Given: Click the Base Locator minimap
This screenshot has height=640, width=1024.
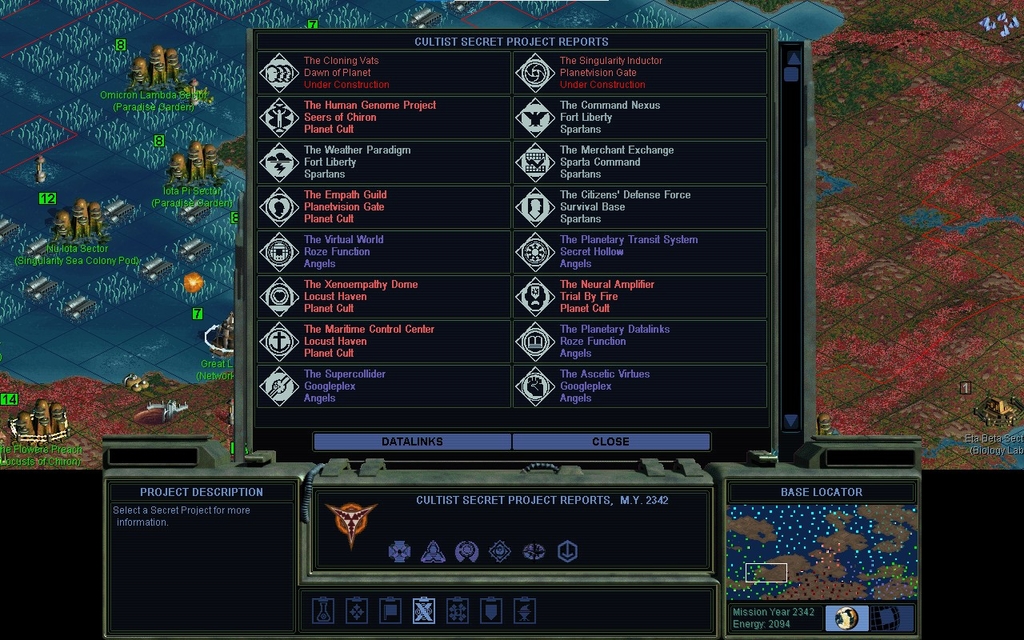Looking at the screenshot, I should (x=821, y=552).
